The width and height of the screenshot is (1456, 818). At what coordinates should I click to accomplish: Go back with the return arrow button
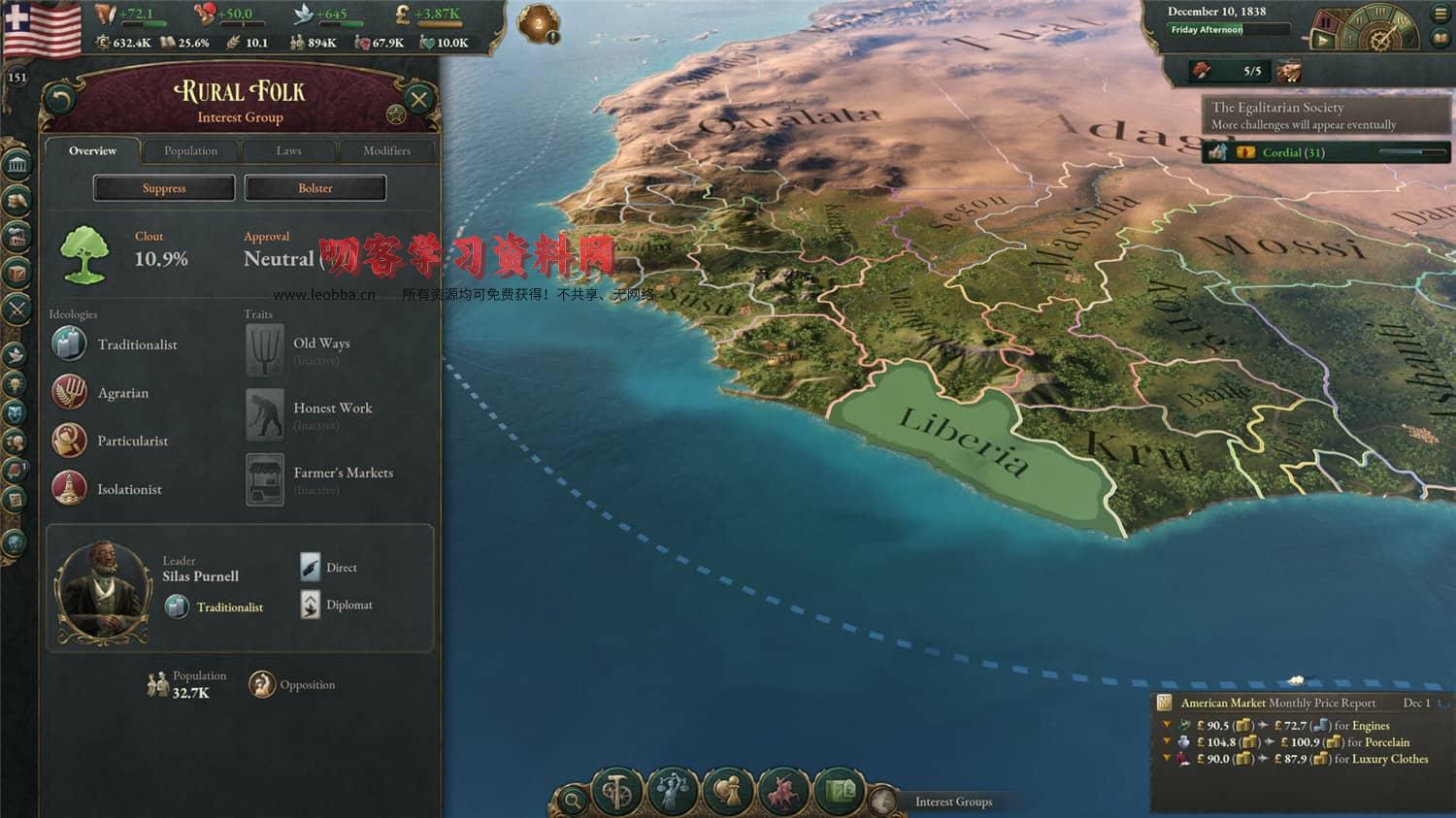click(61, 99)
